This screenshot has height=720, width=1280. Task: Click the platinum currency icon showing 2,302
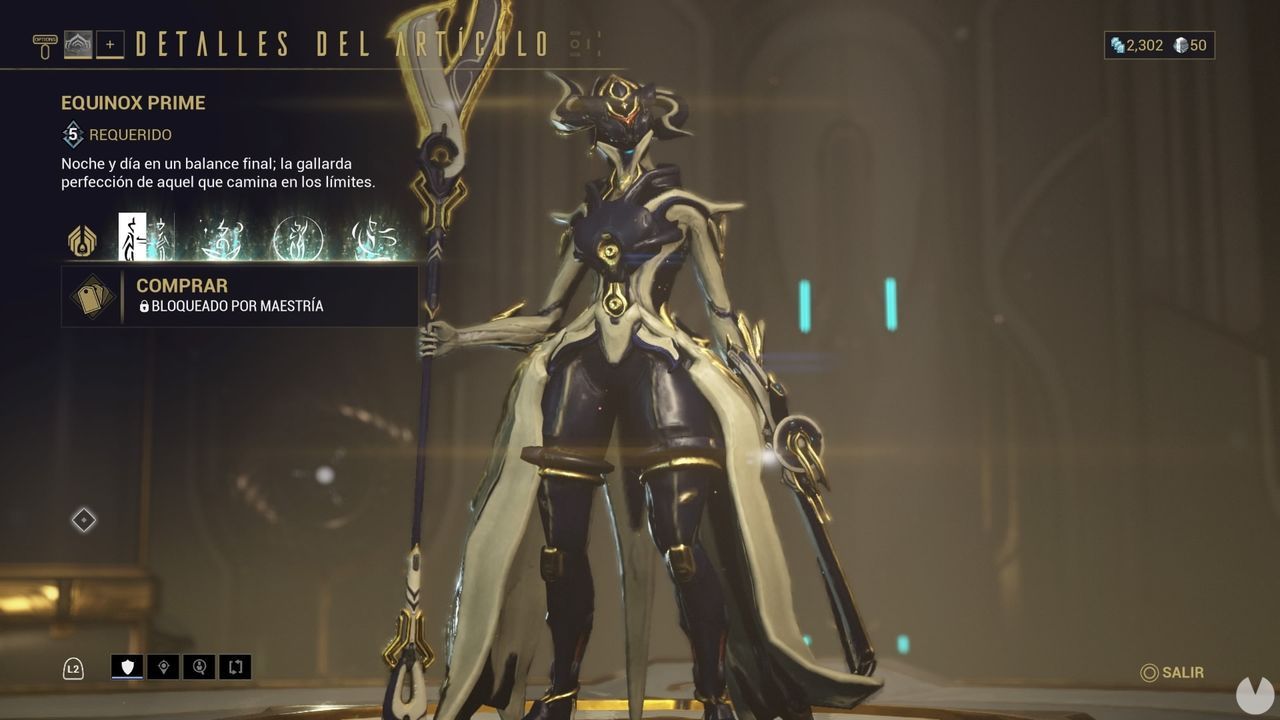(1117, 45)
